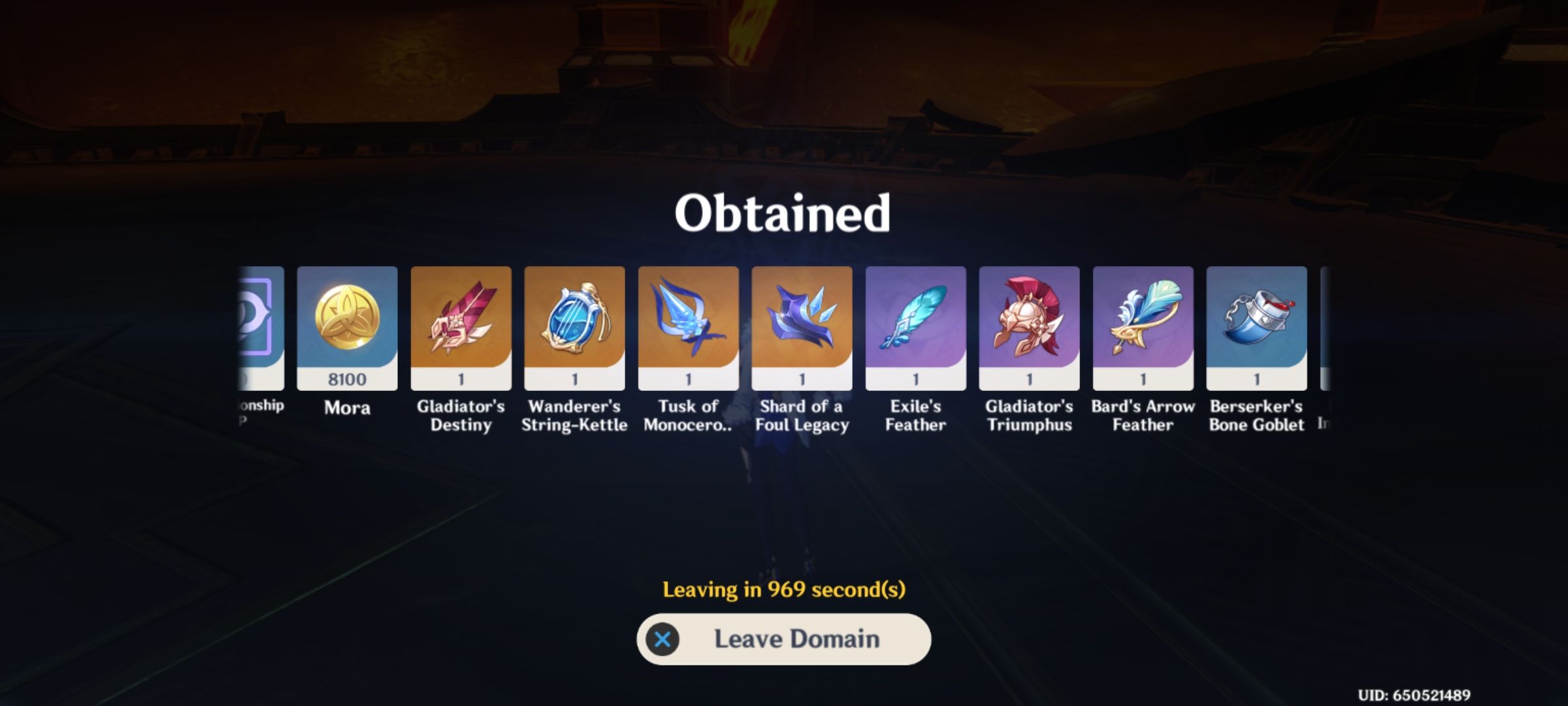Viewport: 1568px width, 706px height.
Task: Click the Leaving in 969 seconds countdown text
Action: [783, 590]
